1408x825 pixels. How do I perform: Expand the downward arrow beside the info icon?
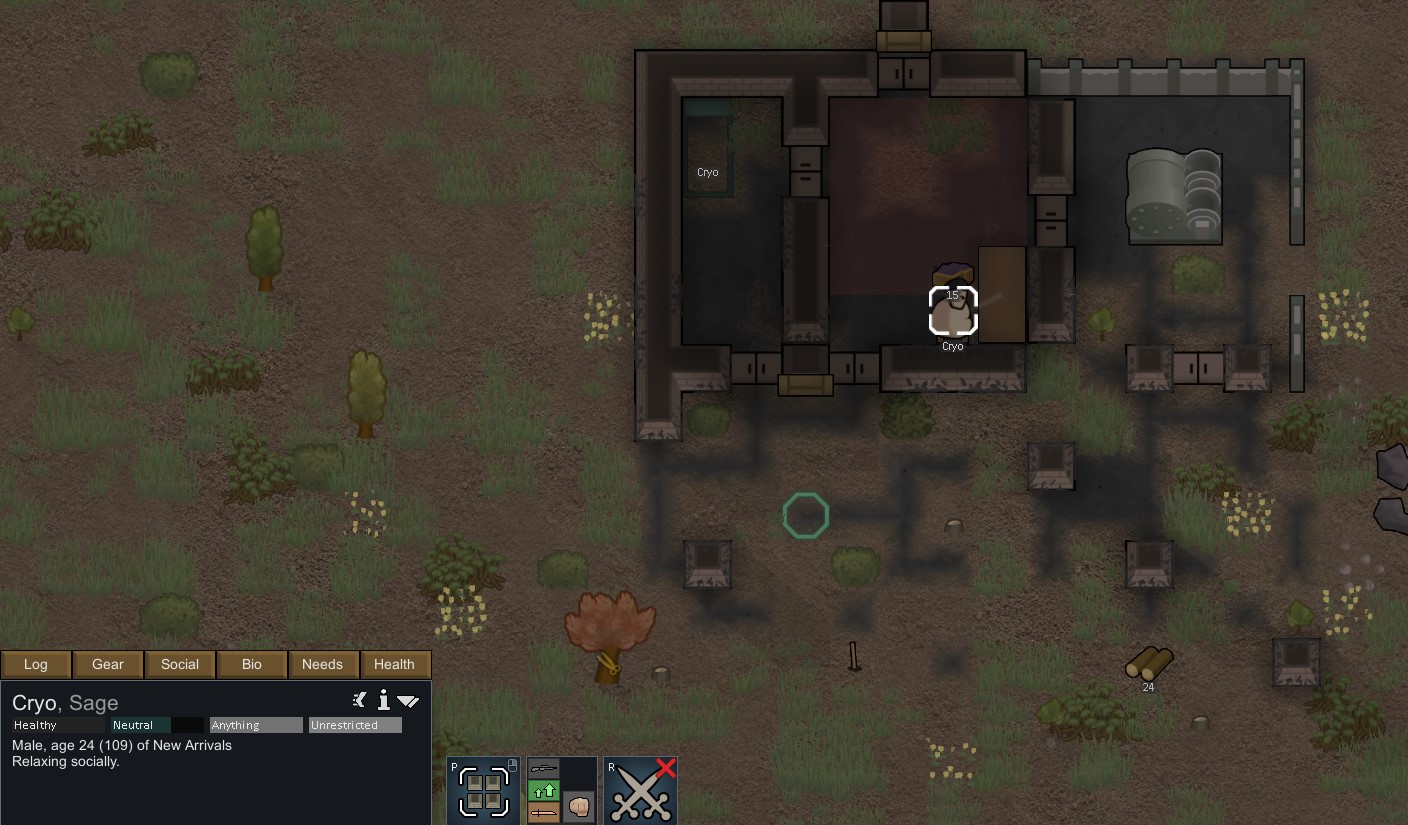[x=408, y=701]
